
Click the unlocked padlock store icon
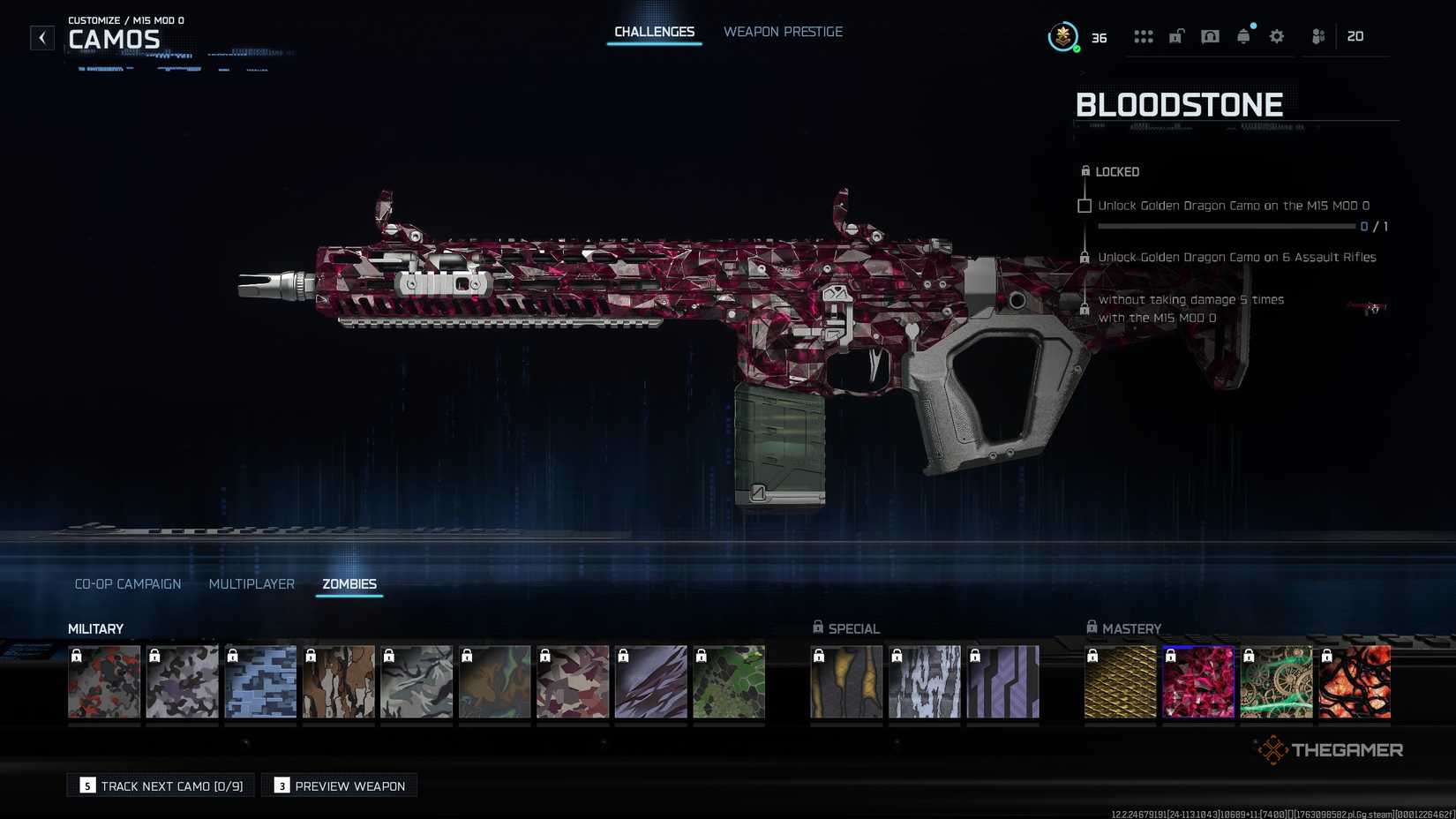1175,36
